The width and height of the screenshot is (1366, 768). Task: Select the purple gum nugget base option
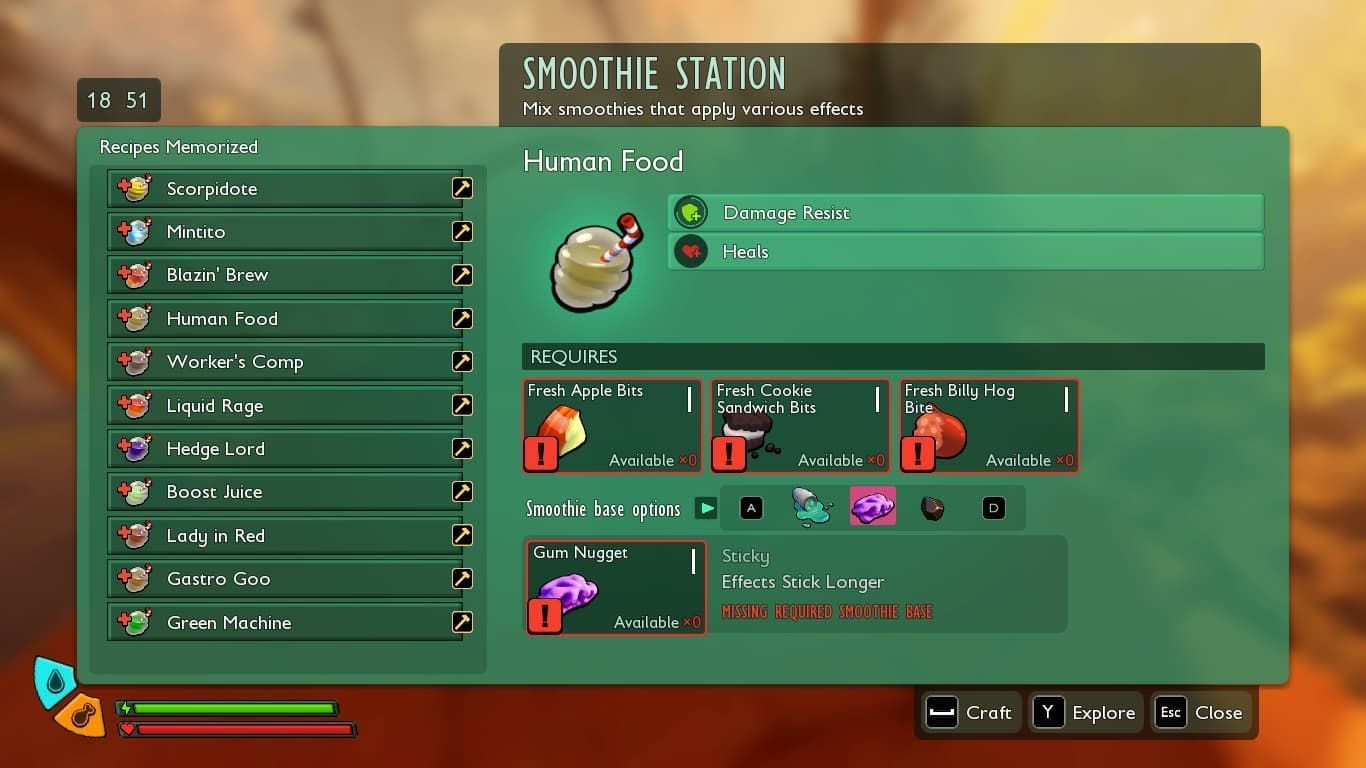pyautogui.click(x=872, y=508)
